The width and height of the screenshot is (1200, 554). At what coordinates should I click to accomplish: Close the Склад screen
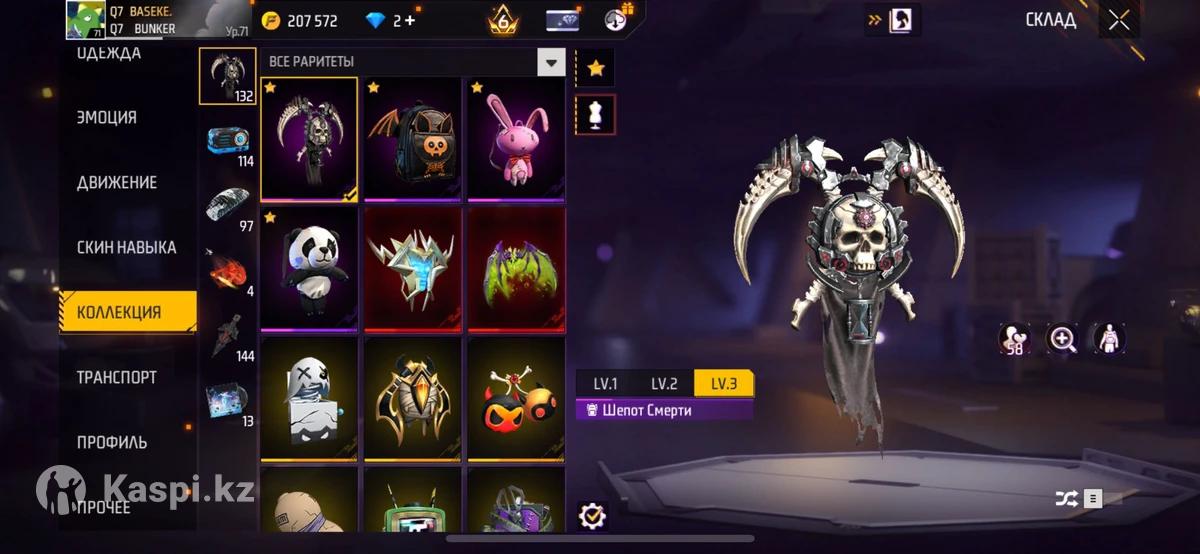click(1118, 20)
